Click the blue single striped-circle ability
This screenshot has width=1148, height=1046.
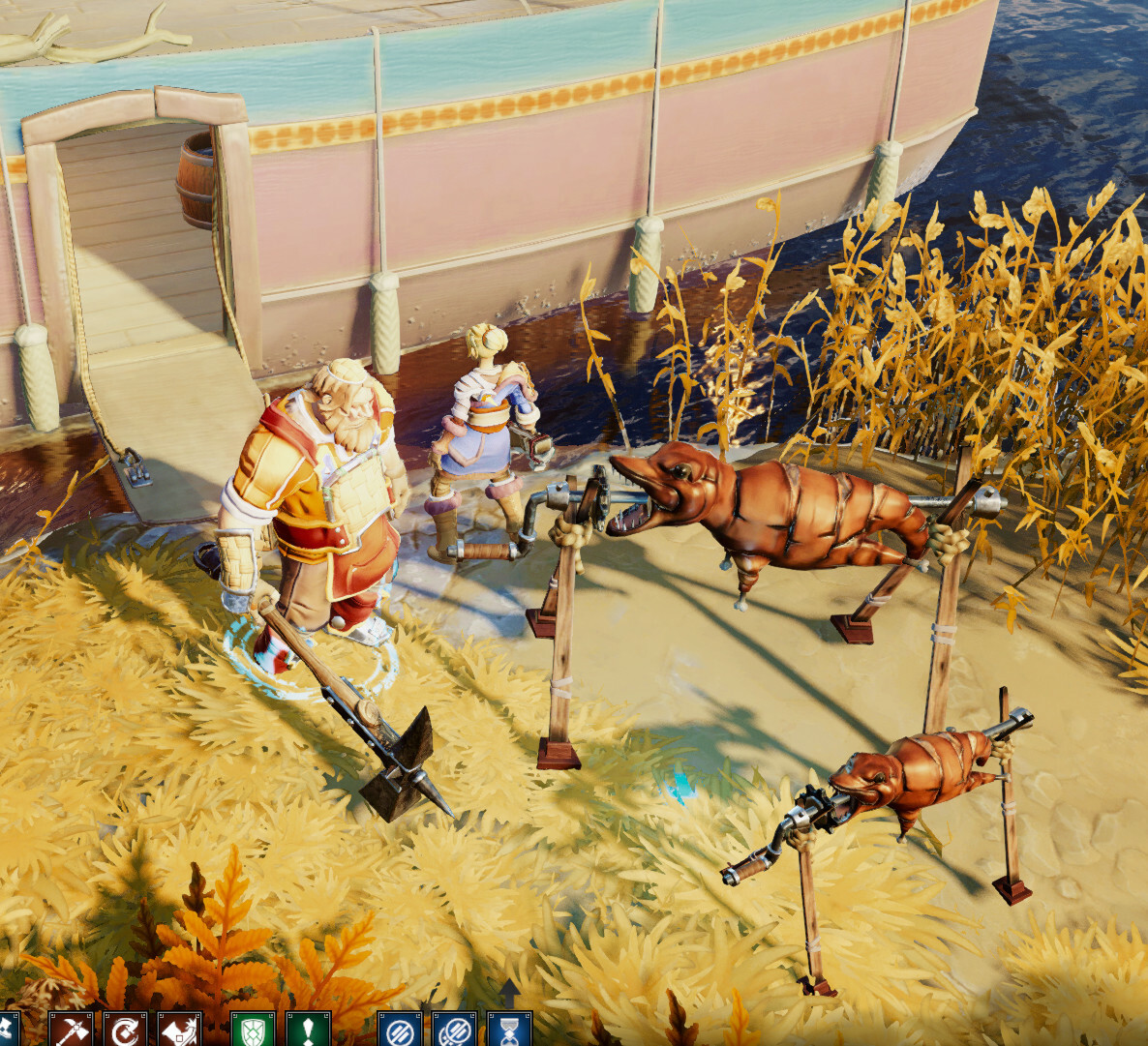click(x=399, y=1031)
